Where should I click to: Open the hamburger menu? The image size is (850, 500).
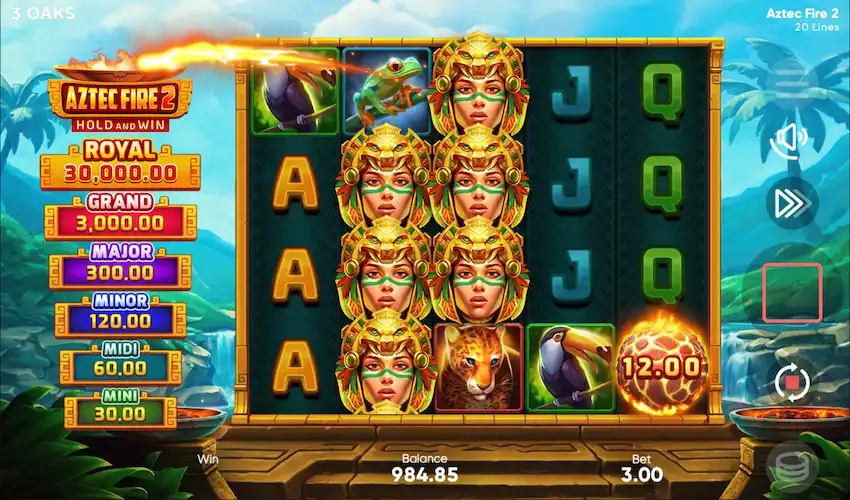pyautogui.click(x=790, y=77)
